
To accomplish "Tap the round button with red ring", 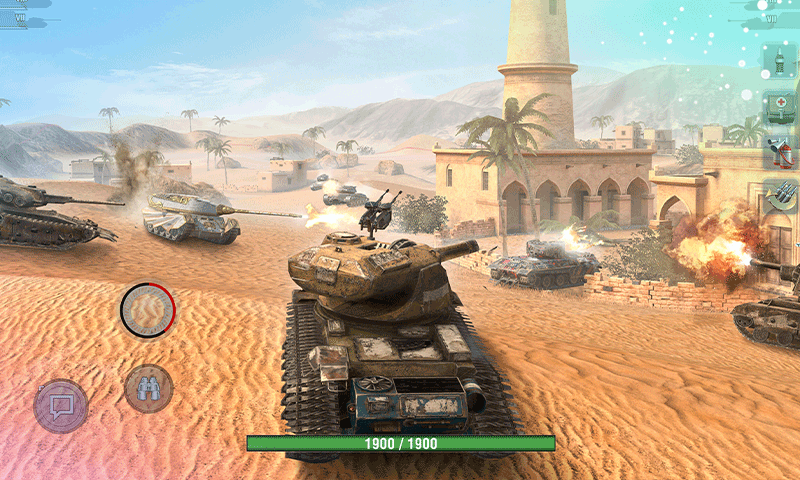I will pyautogui.click(x=148, y=310).
